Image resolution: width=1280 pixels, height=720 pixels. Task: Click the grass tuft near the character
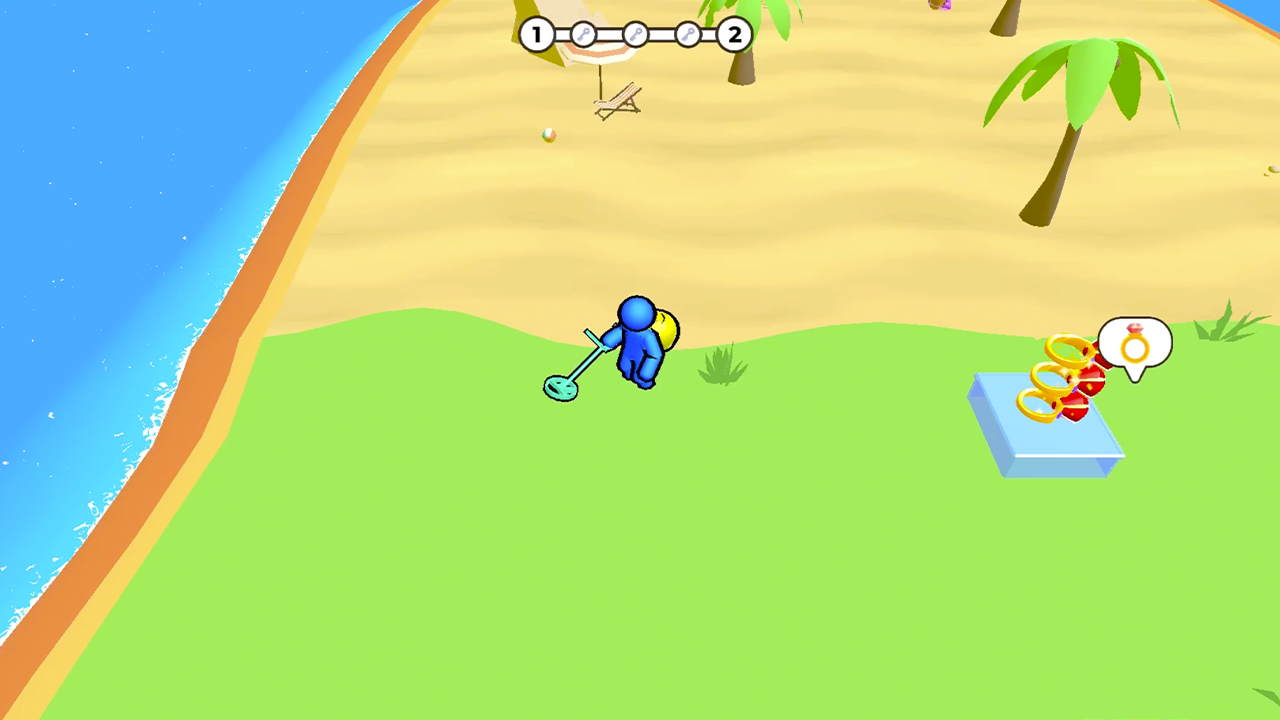[723, 365]
